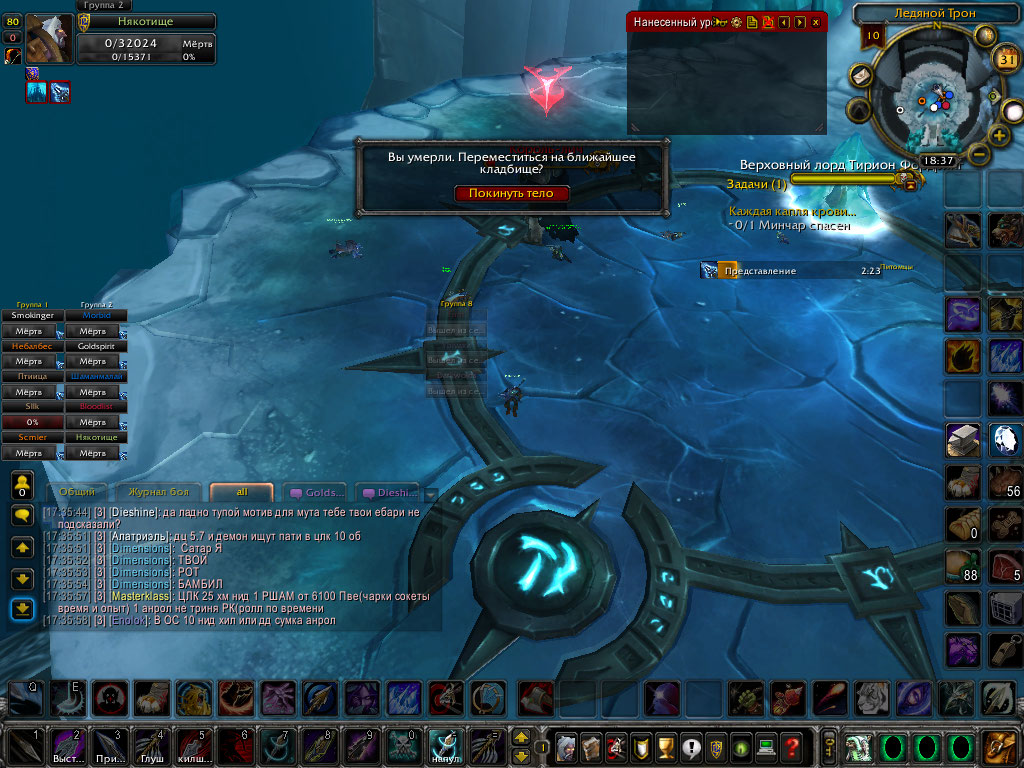Open the calendar icon showing 31

[x=1007, y=60]
